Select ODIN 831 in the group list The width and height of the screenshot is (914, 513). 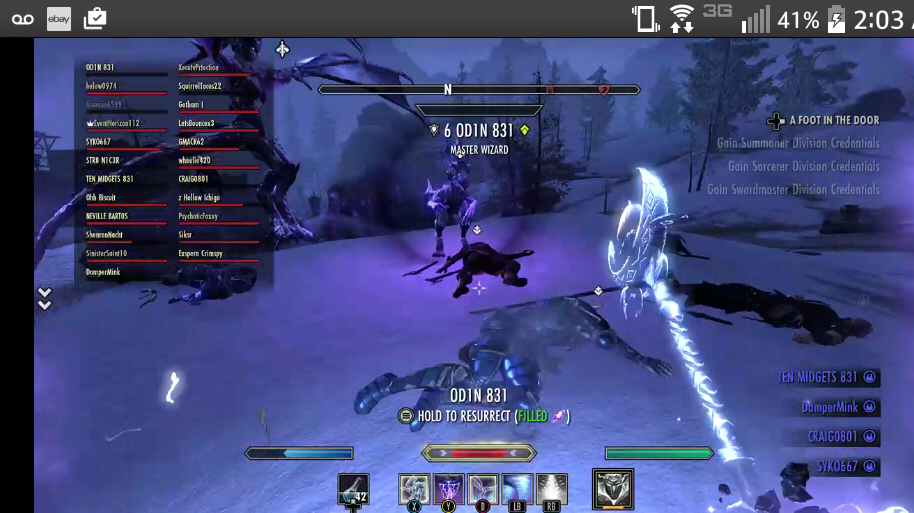[x=103, y=67]
